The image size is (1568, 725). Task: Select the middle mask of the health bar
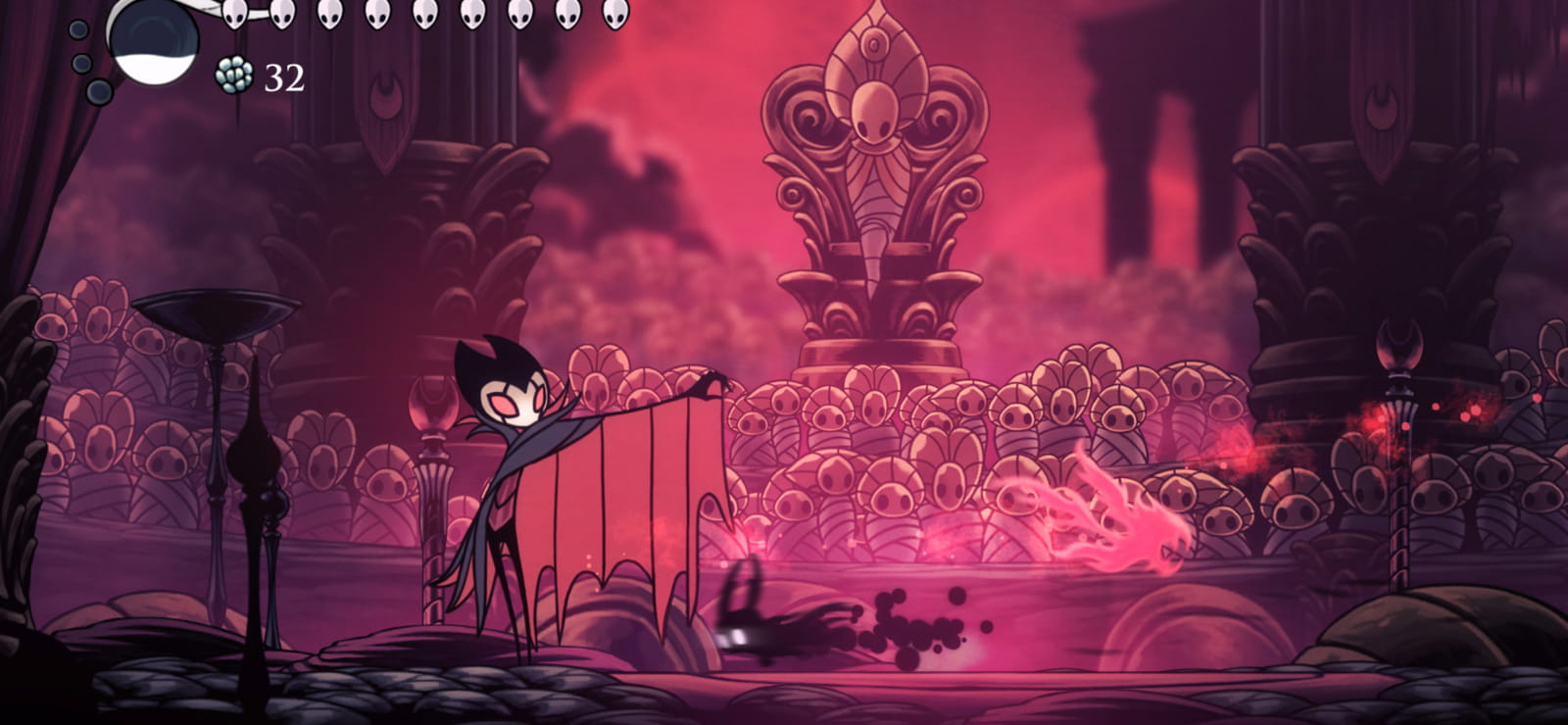point(423,16)
